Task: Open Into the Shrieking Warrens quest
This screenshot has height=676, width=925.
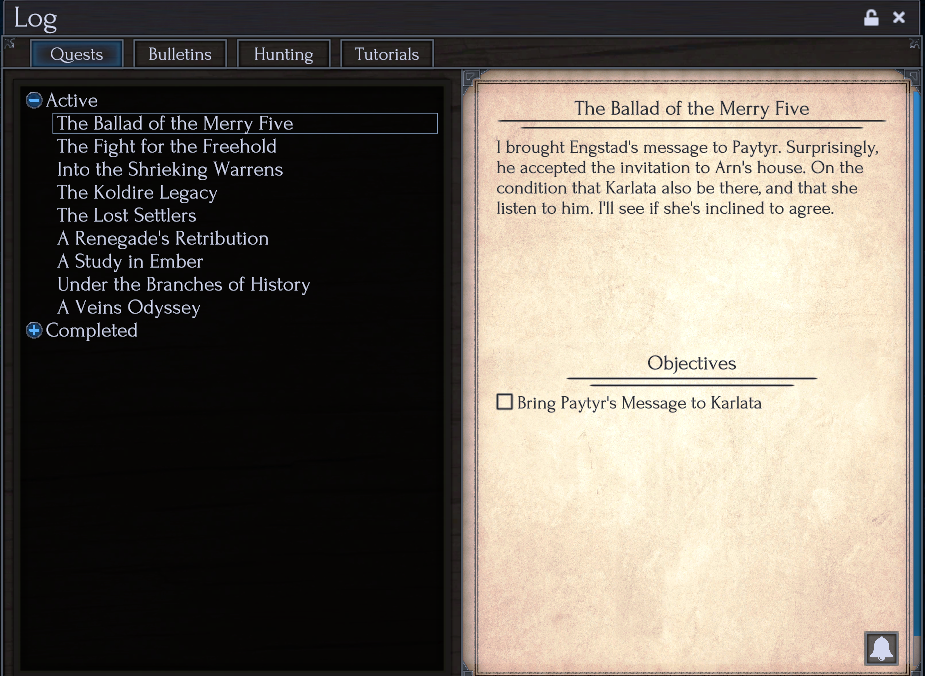Action: (170, 170)
